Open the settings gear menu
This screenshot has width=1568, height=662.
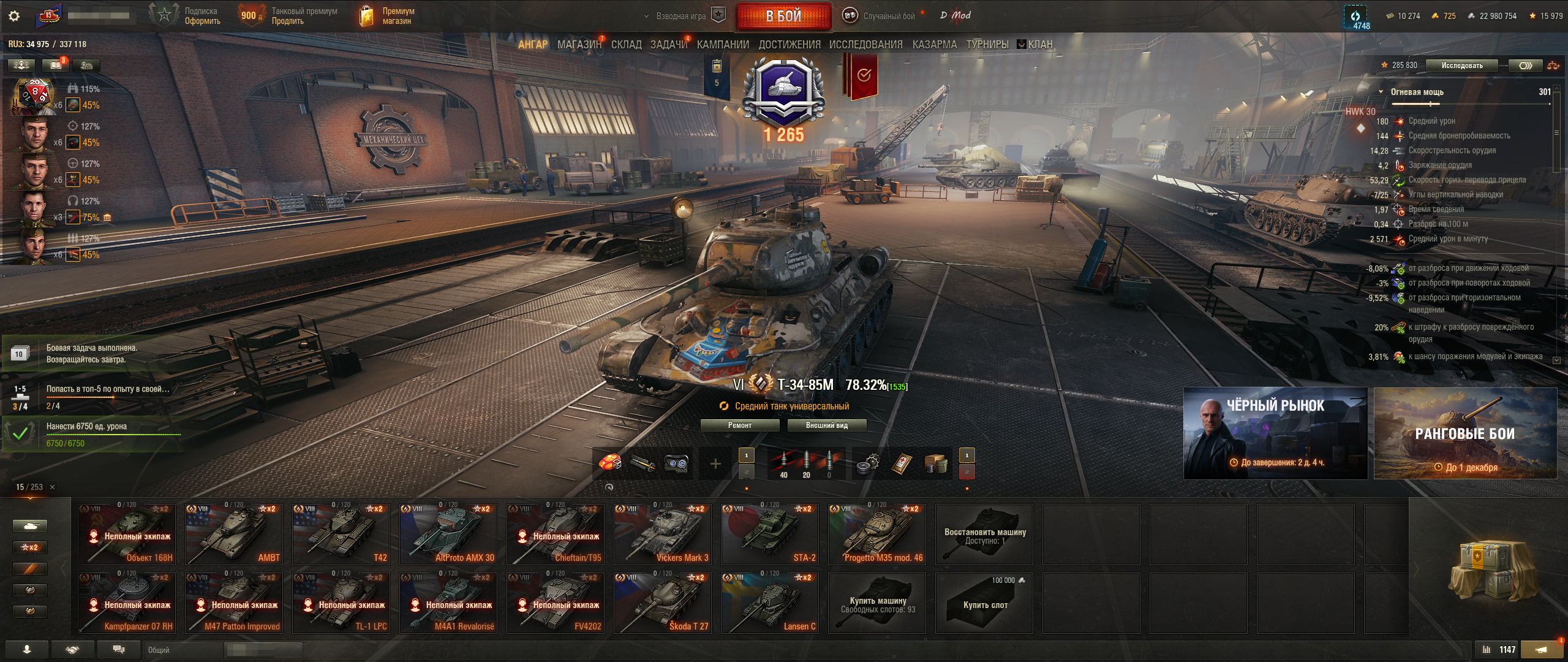point(14,16)
